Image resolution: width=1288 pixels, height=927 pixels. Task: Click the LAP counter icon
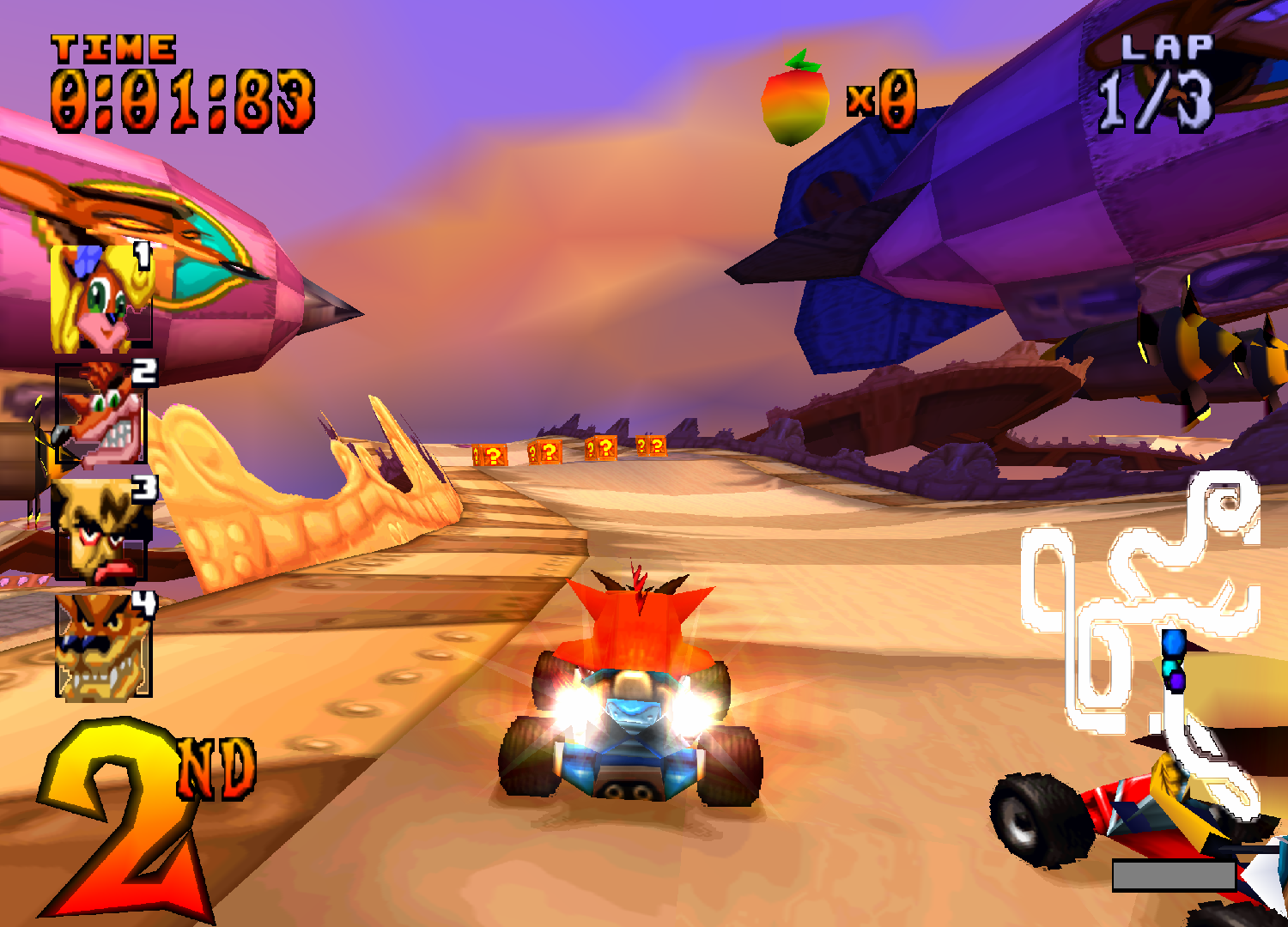pos(1169,49)
